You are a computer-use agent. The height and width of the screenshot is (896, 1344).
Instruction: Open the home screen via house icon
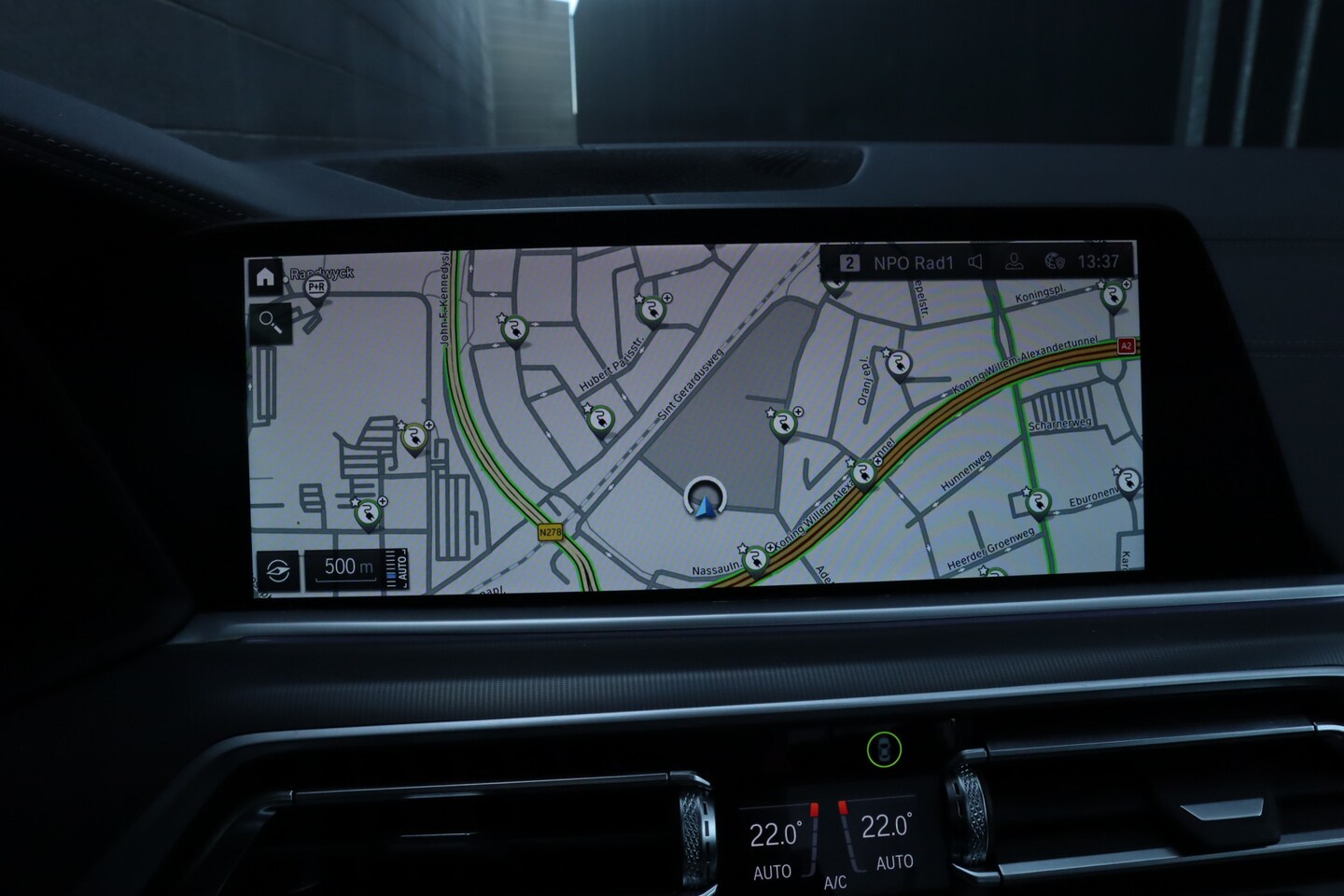pos(265,277)
